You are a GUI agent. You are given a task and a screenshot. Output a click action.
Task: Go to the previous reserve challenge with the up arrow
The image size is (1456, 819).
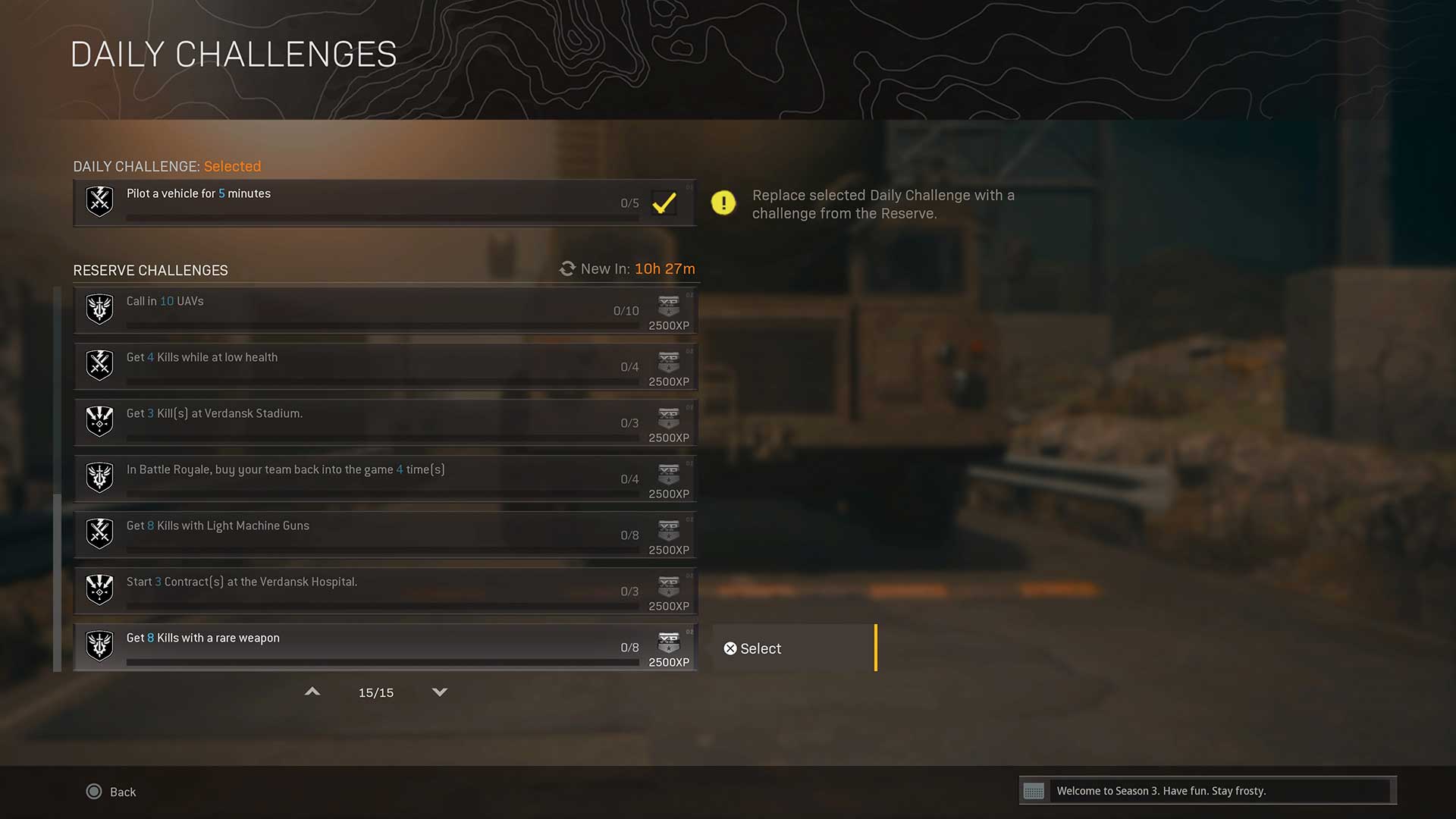click(x=312, y=692)
